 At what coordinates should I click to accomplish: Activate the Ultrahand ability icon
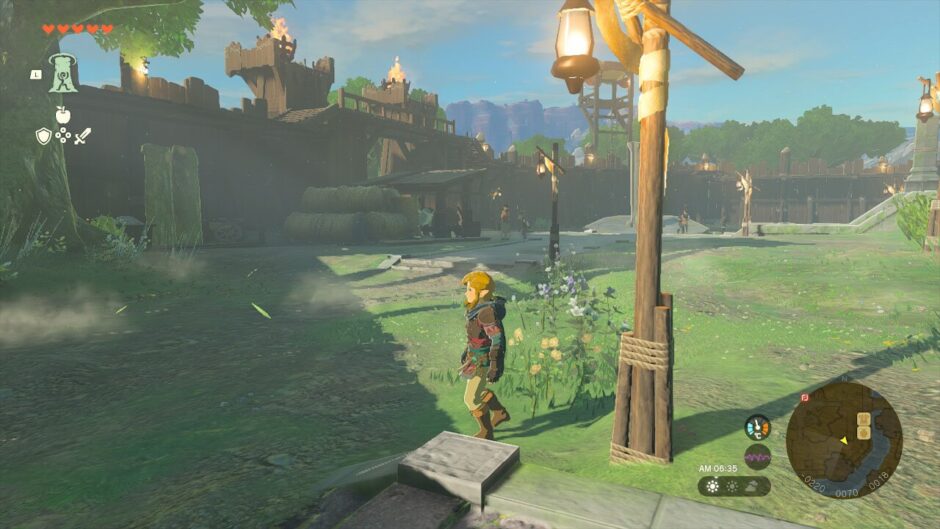click(x=64, y=74)
